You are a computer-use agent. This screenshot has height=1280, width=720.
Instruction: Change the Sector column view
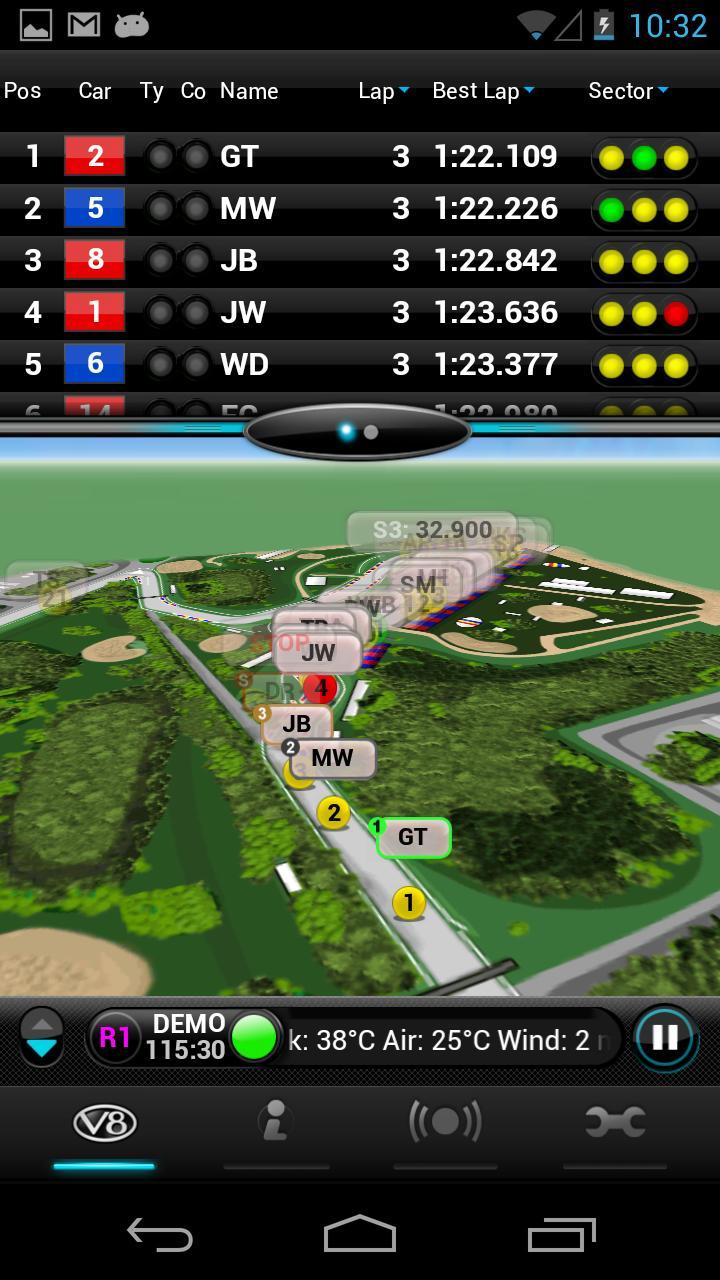(x=628, y=91)
